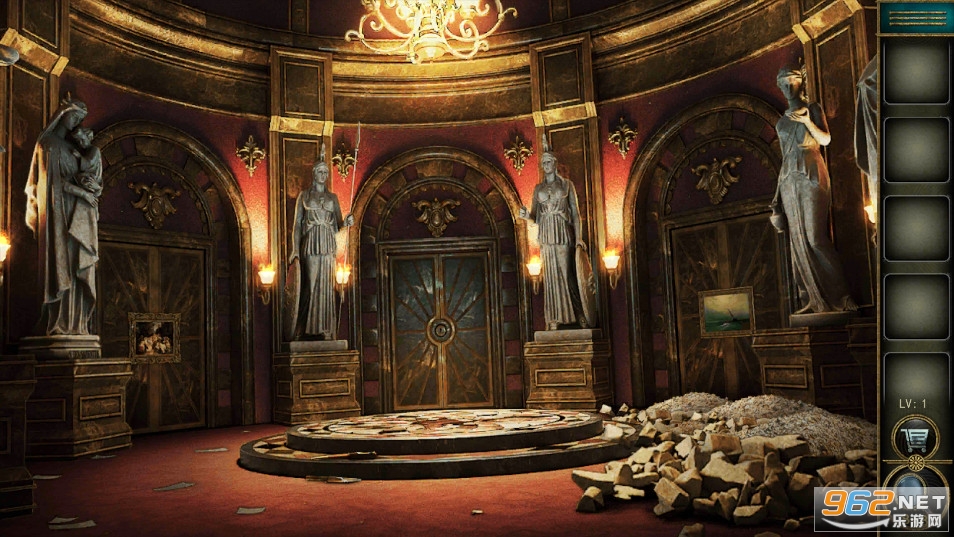The image size is (954, 537).
Task: Tap the round blue hint button
Action: pyautogui.click(x=914, y=489)
